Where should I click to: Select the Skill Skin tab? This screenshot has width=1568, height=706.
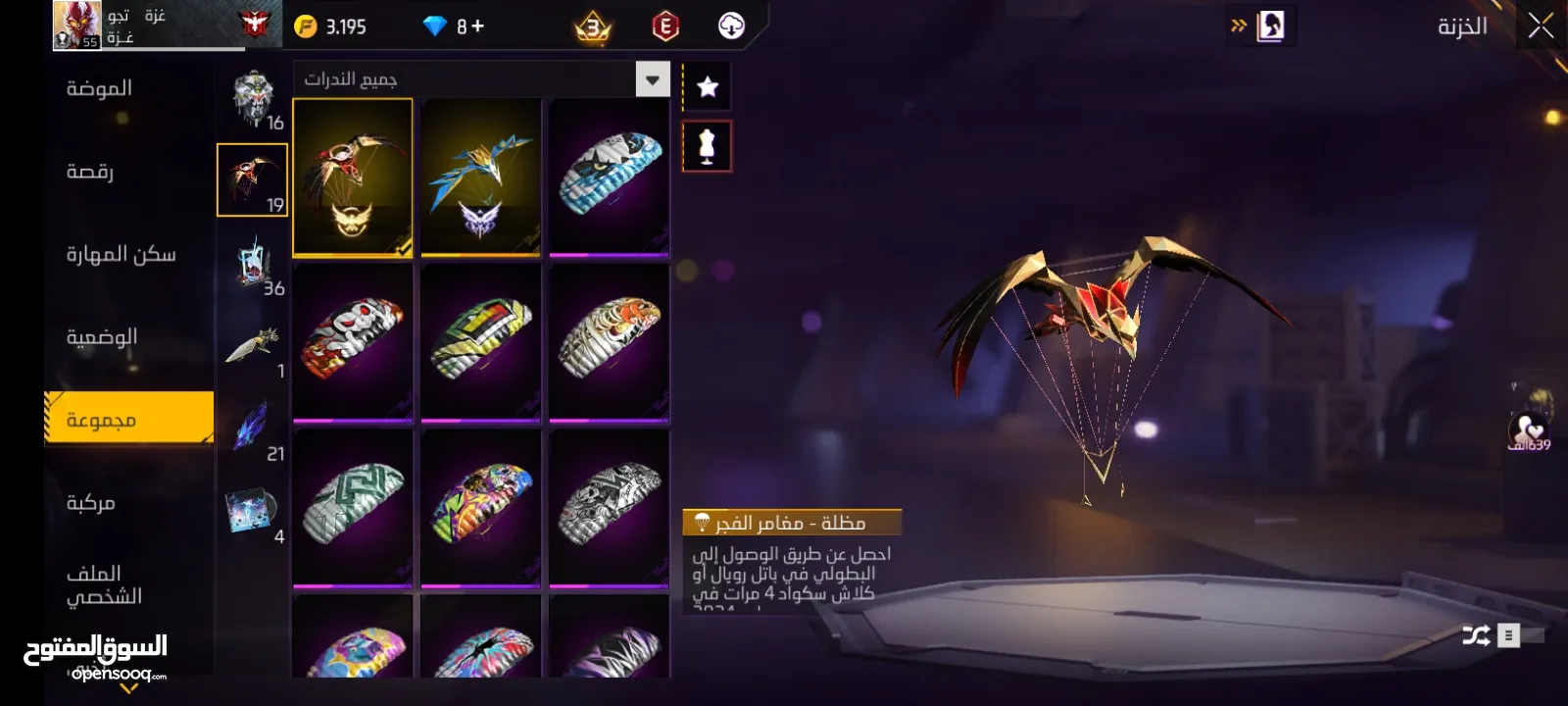(121, 255)
